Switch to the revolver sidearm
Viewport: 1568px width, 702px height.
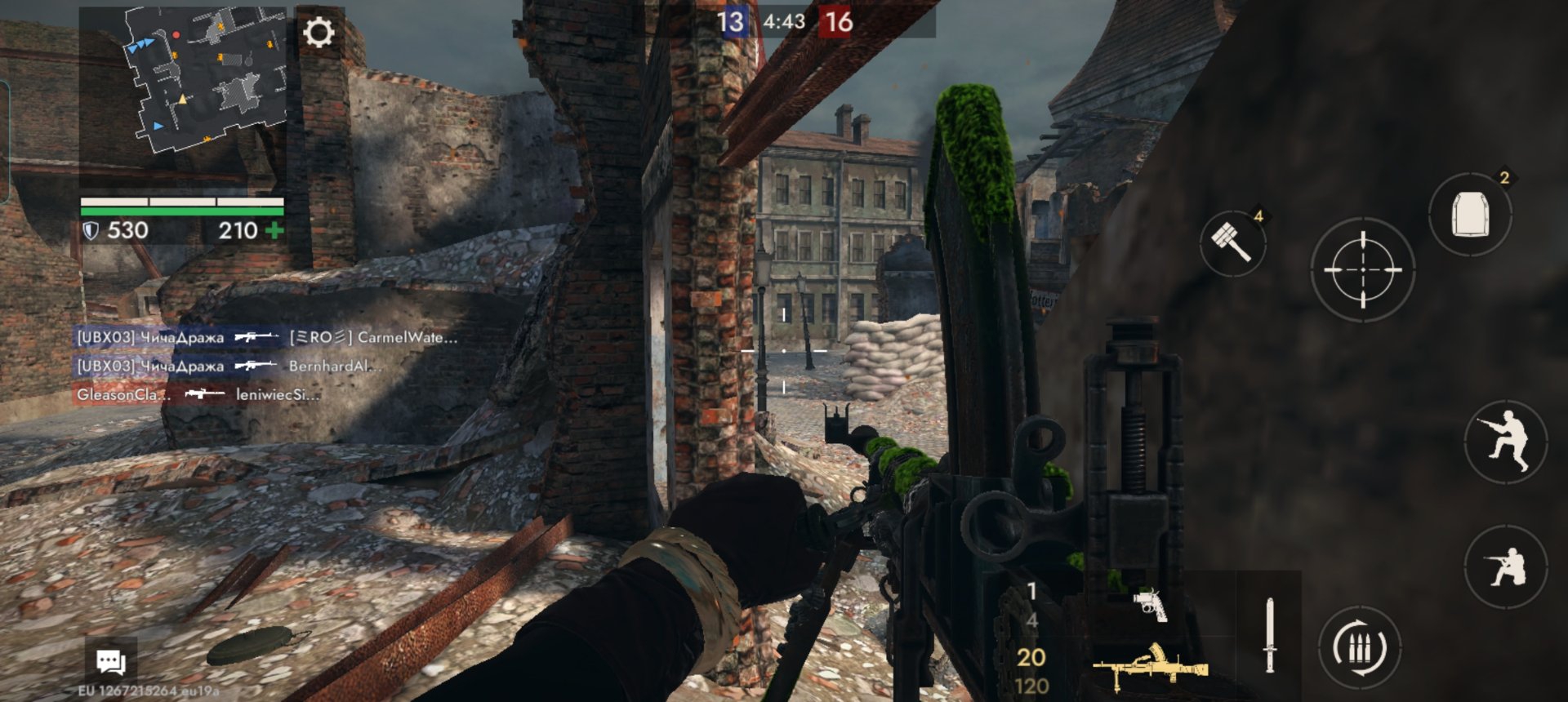1151,605
